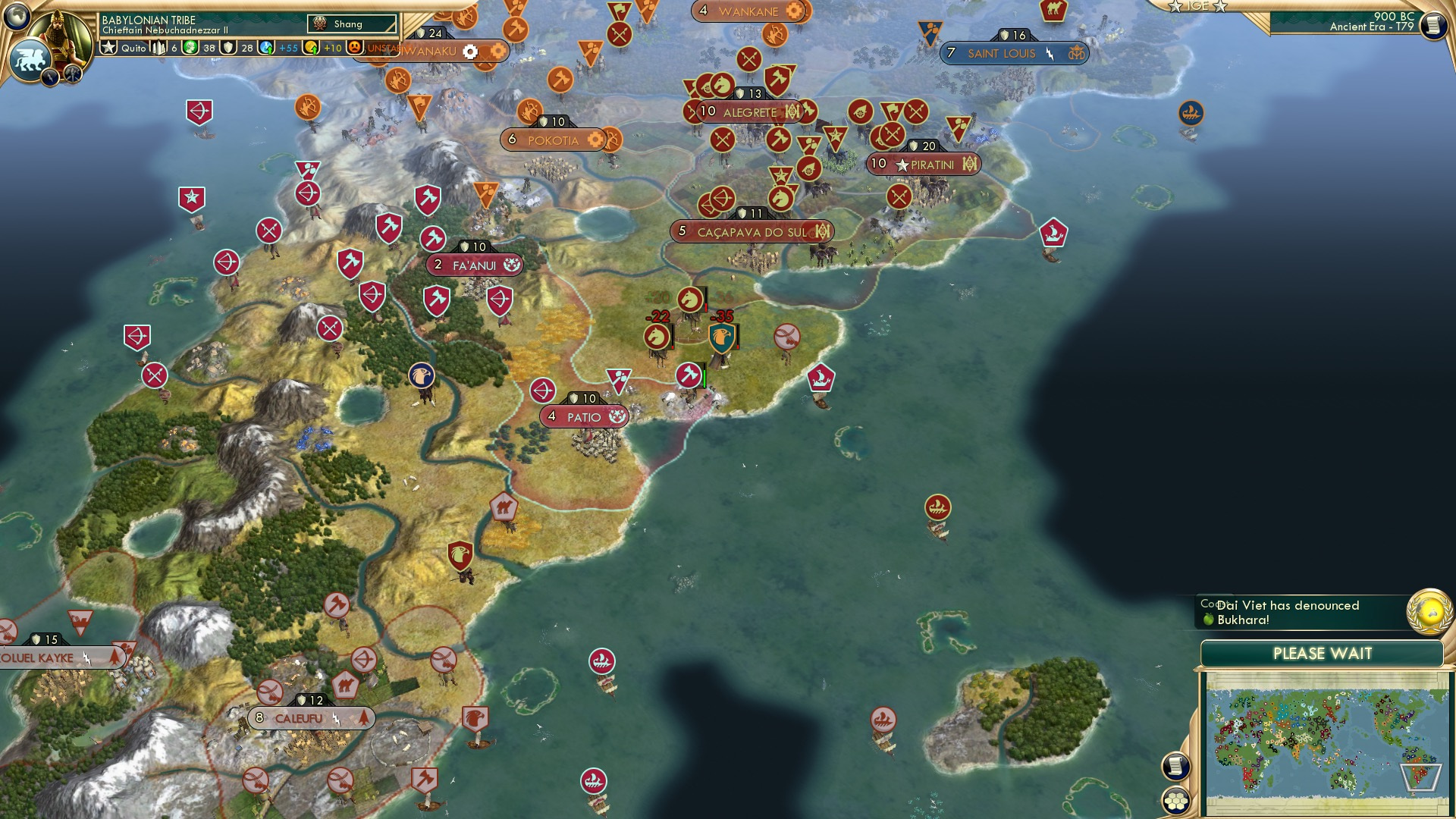The height and width of the screenshot is (819, 1456).
Task: Click the Quito city name in top bar
Action: 133,47
